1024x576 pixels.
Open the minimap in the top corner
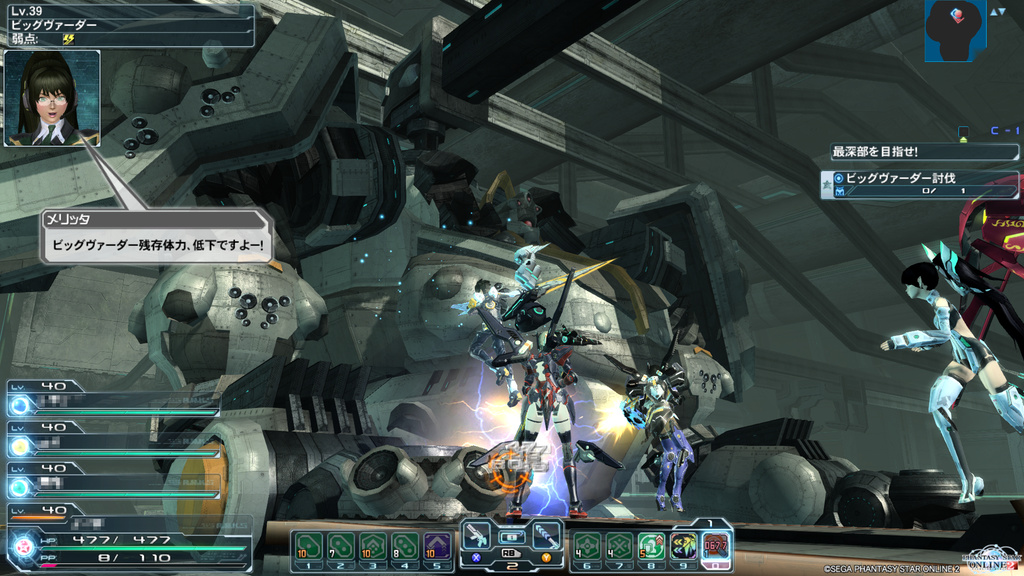click(x=955, y=30)
